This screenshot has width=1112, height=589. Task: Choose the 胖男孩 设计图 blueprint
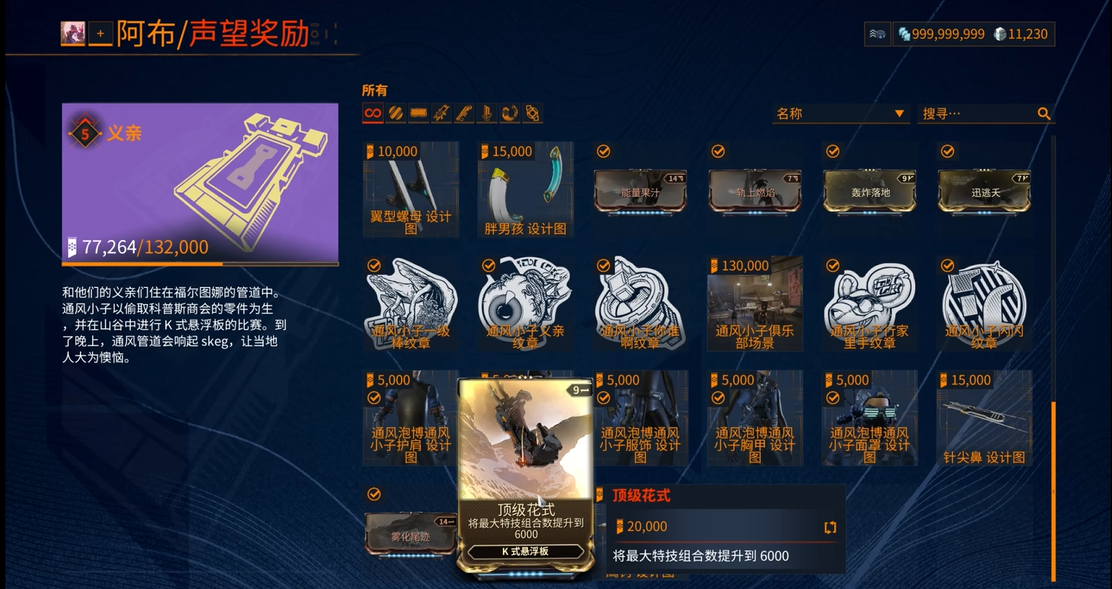(x=525, y=190)
